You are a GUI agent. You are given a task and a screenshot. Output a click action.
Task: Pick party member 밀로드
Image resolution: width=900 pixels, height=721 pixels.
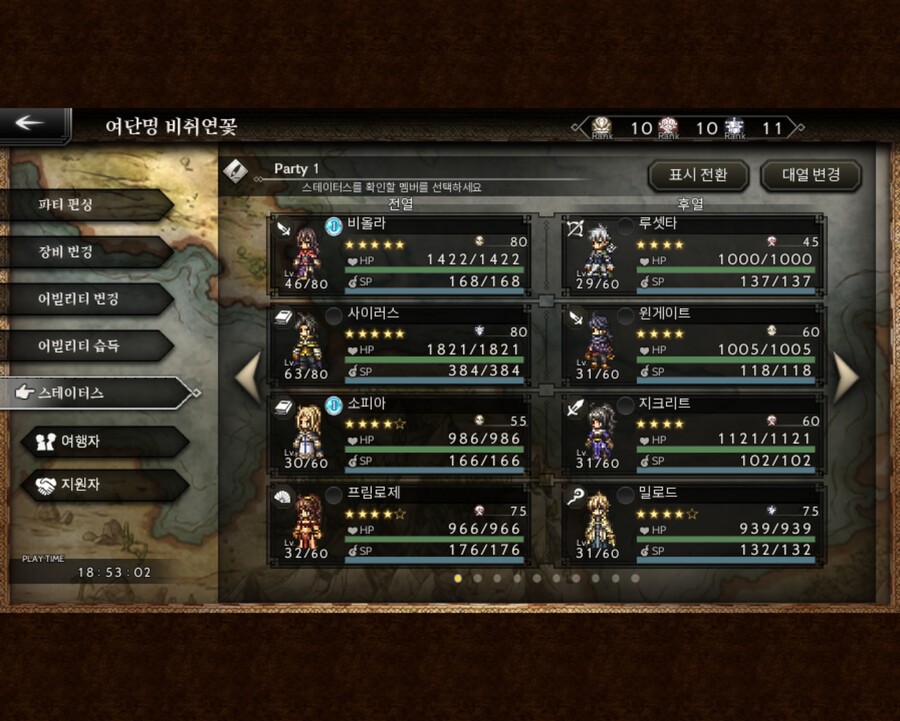click(x=694, y=523)
